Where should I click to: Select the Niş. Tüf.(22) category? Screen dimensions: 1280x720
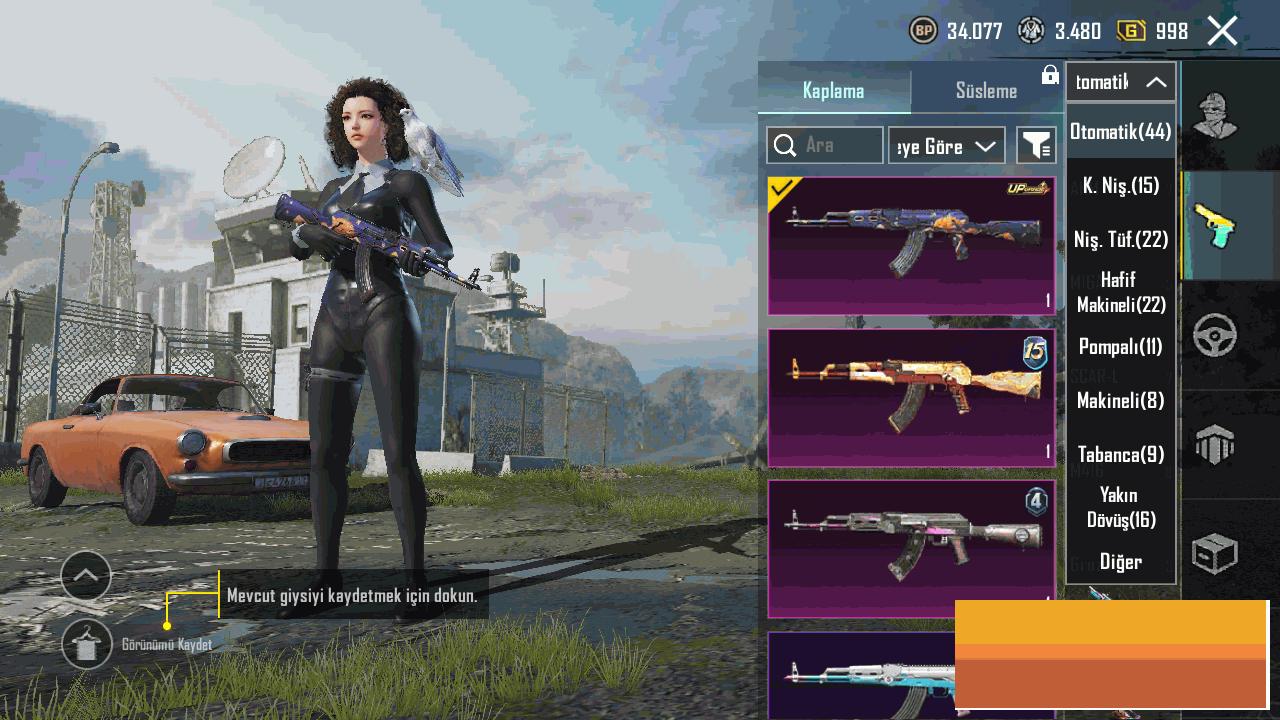pyautogui.click(x=1120, y=239)
